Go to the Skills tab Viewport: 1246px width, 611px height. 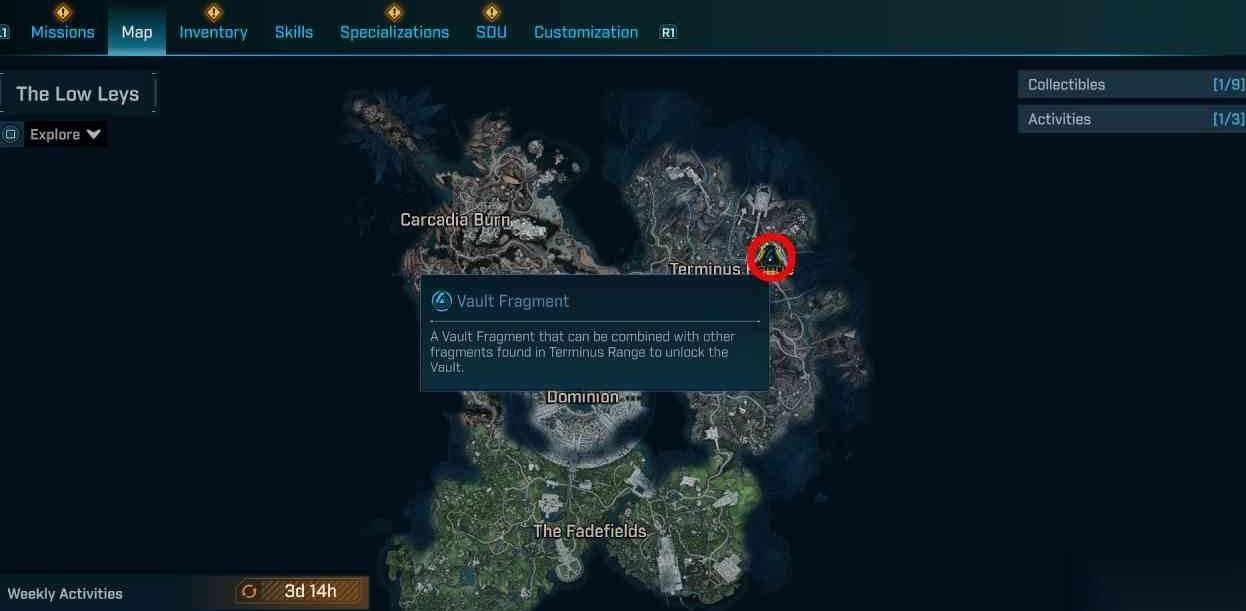pos(294,32)
